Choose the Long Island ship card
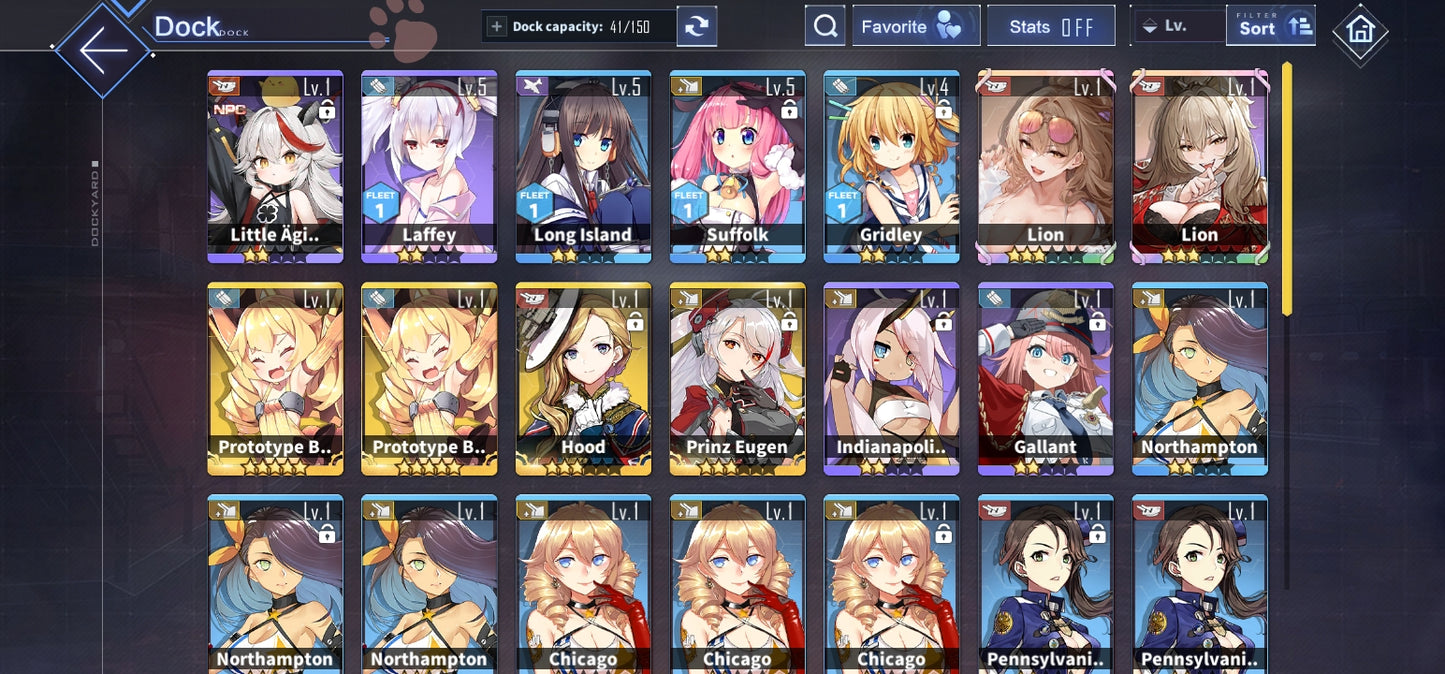The height and width of the screenshot is (674, 1445). click(583, 165)
